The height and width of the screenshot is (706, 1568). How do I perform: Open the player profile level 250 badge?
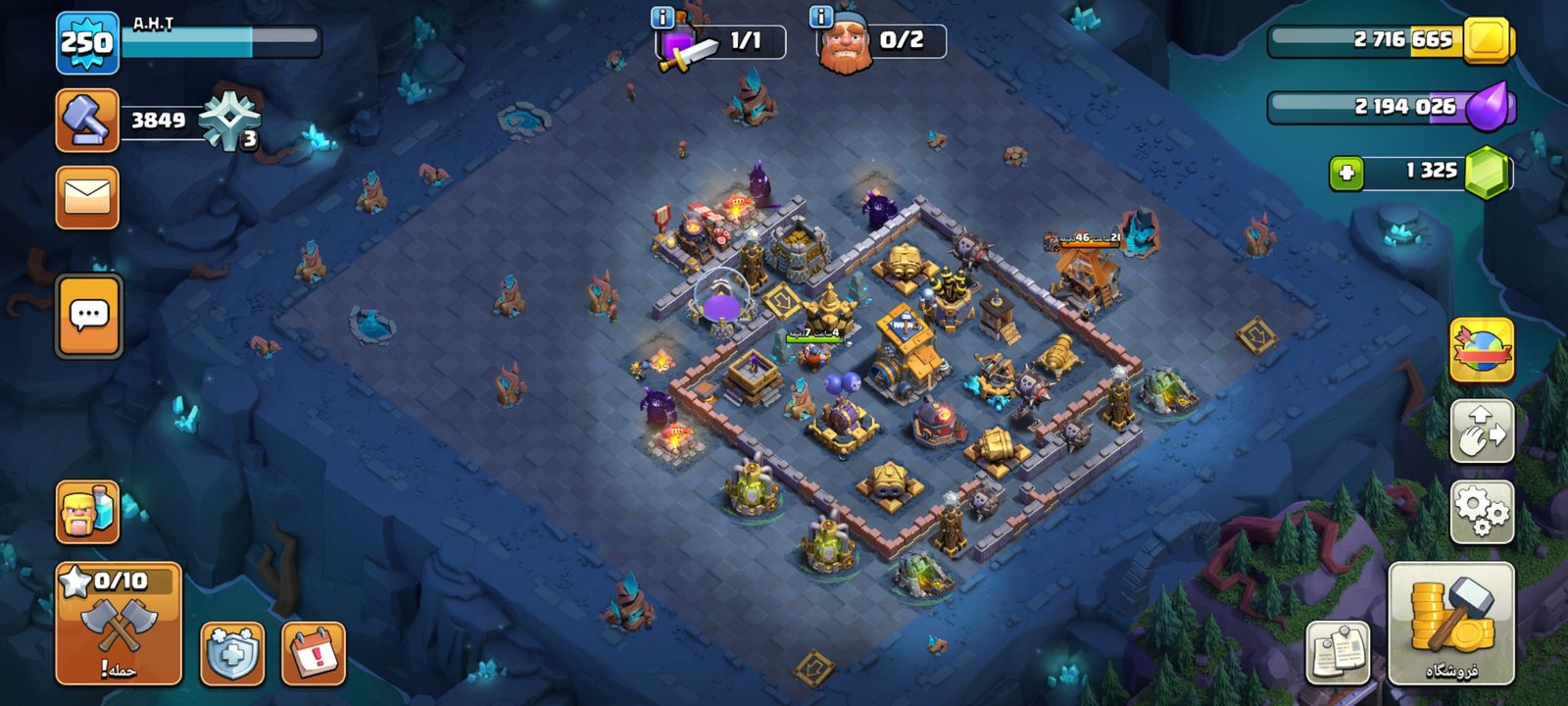[x=87, y=43]
